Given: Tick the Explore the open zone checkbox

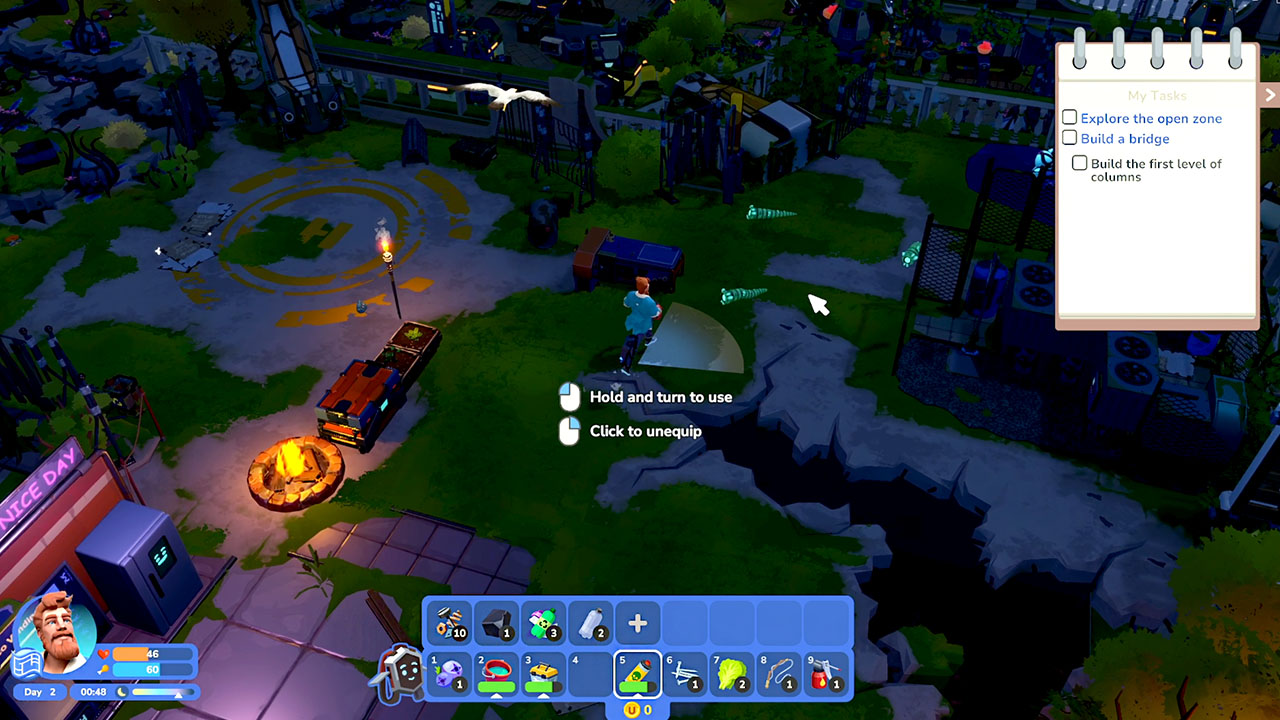Looking at the screenshot, I should [x=1070, y=118].
